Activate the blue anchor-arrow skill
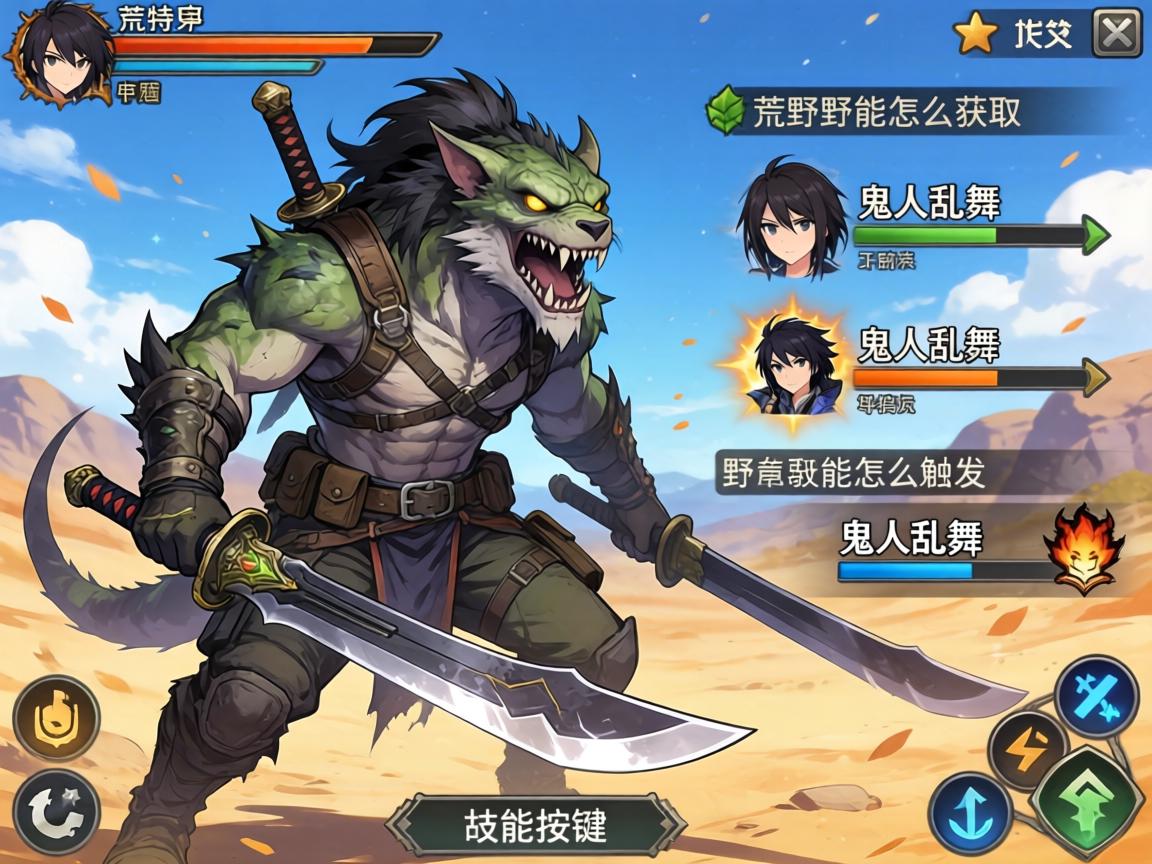Viewport: 1152px width, 864px height. point(970,811)
